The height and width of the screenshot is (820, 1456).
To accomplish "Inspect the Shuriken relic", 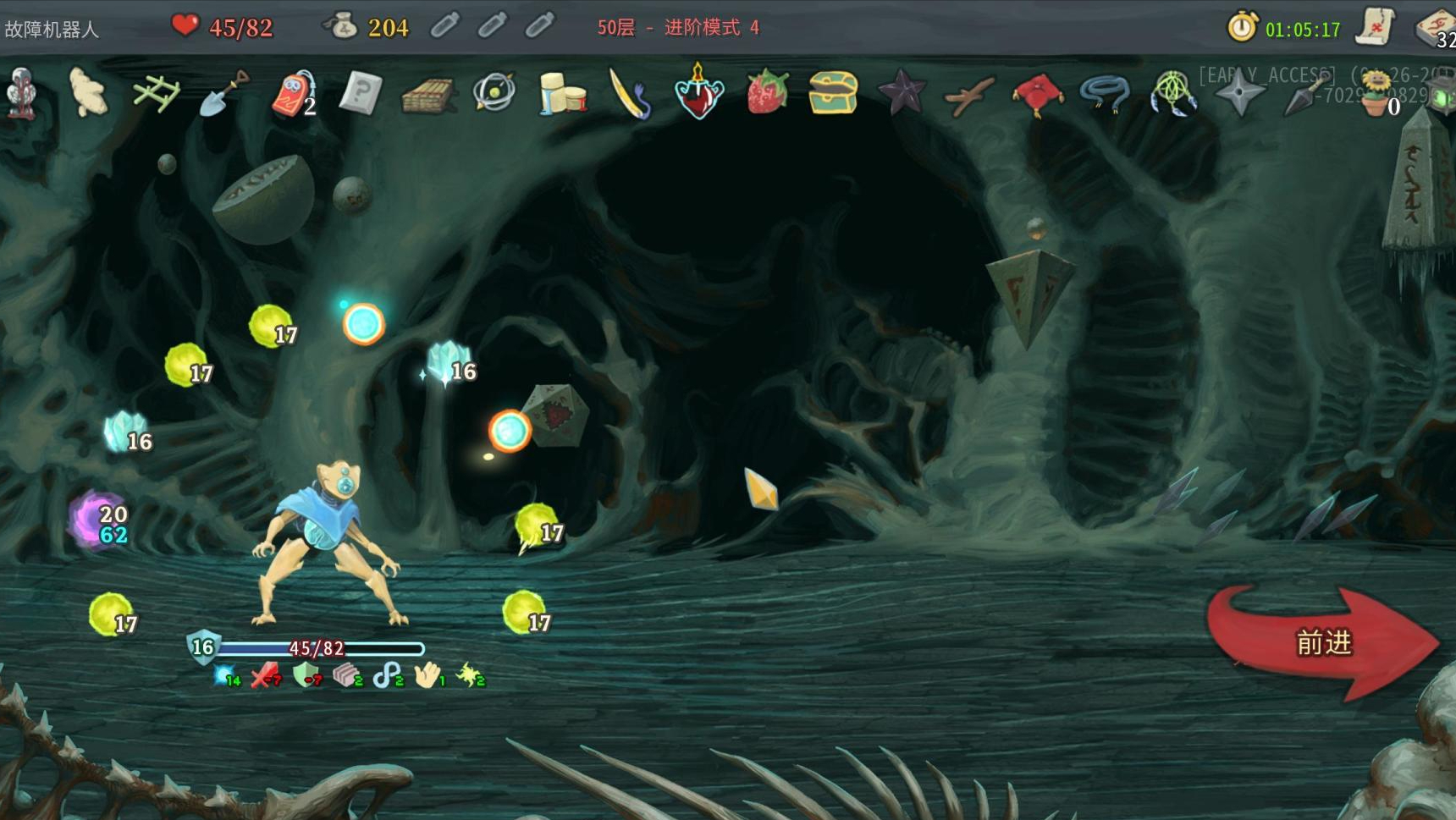I will (x=1239, y=93).
